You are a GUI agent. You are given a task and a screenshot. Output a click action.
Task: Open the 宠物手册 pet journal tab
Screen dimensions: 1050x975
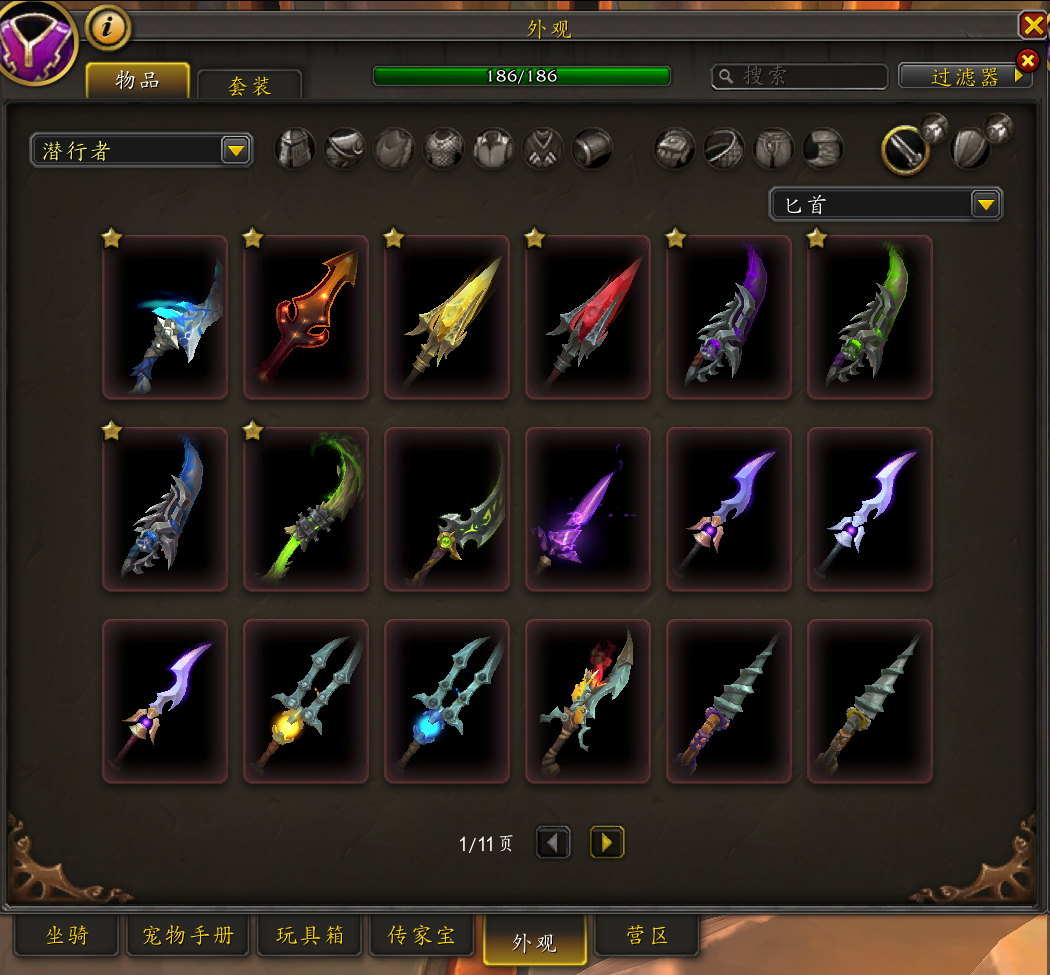click(x=187, y=936)
